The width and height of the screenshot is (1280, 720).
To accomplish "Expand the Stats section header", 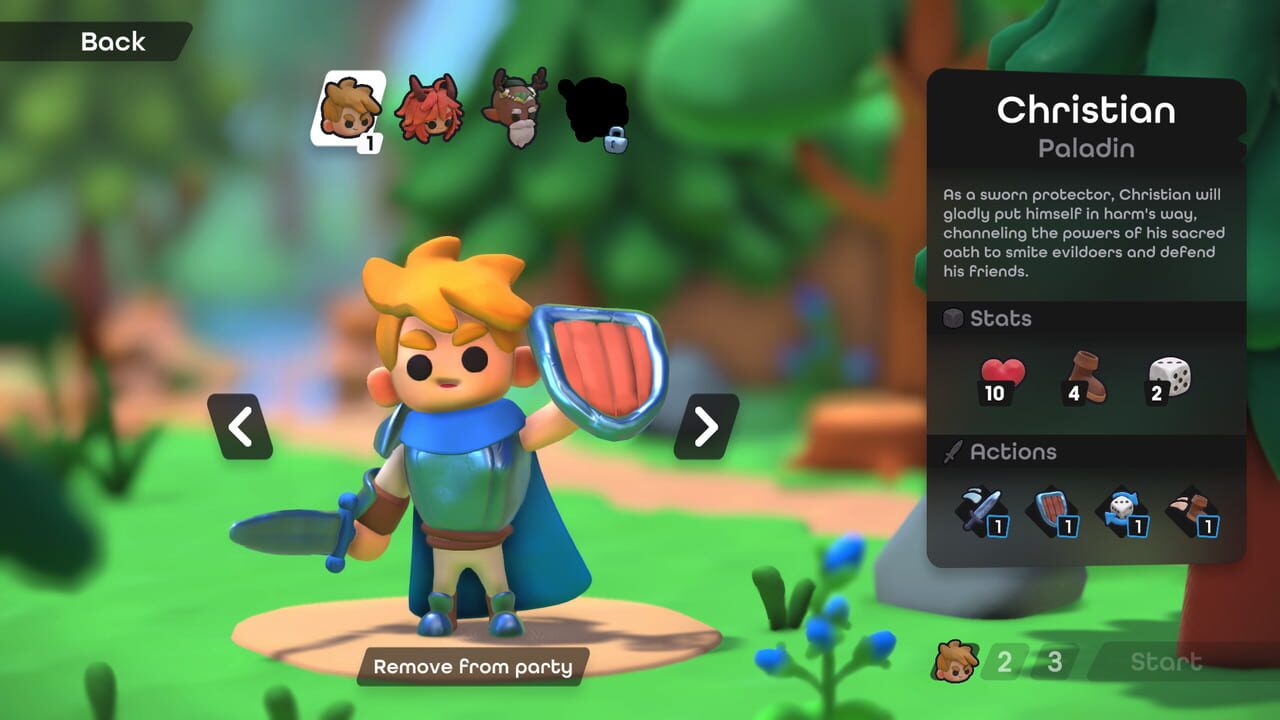I will [1003, 319].
